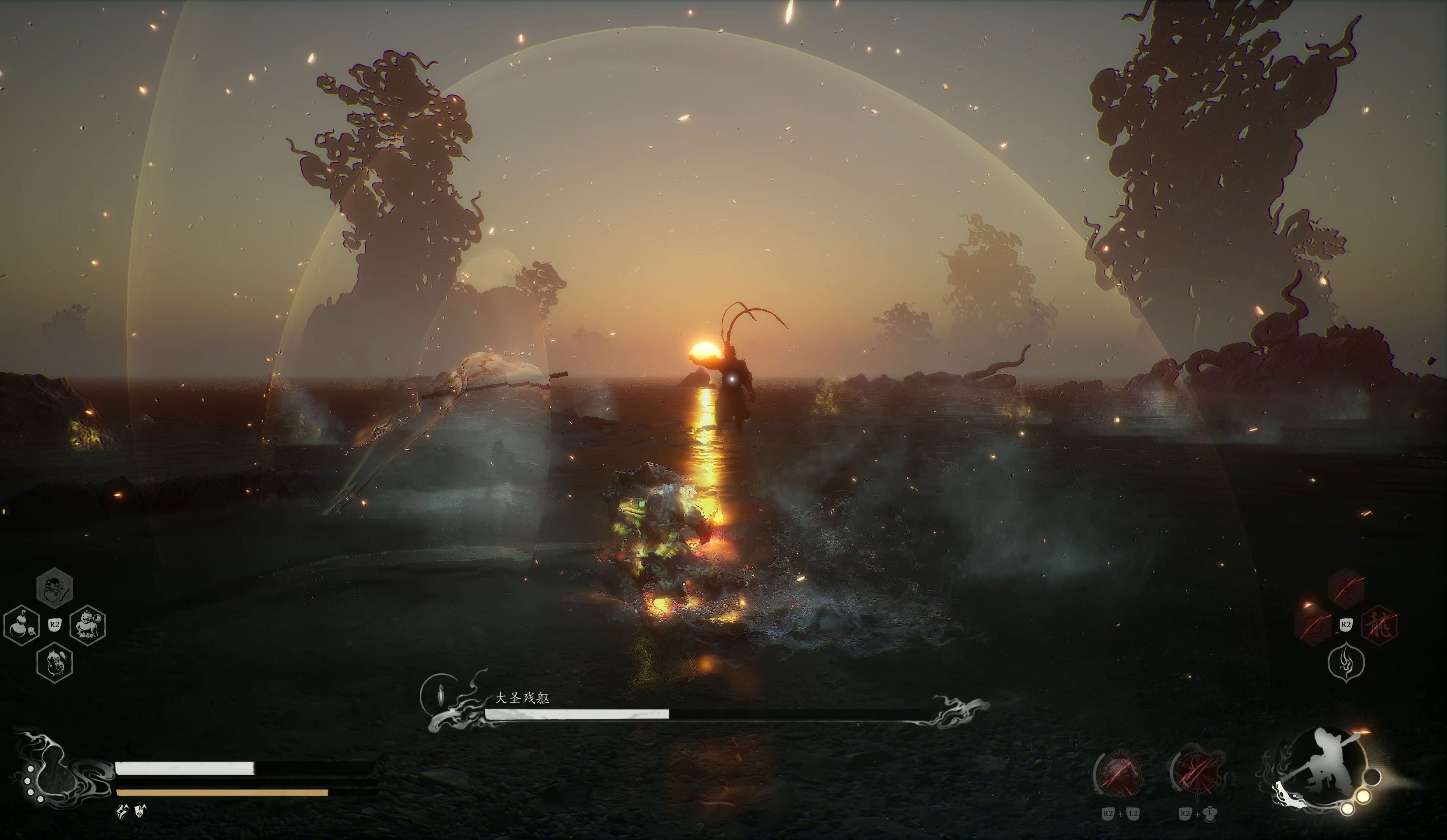Activate the squatting beast figure item slot
The height and width of the screenshot is (840, 1447).
[87, 625]
